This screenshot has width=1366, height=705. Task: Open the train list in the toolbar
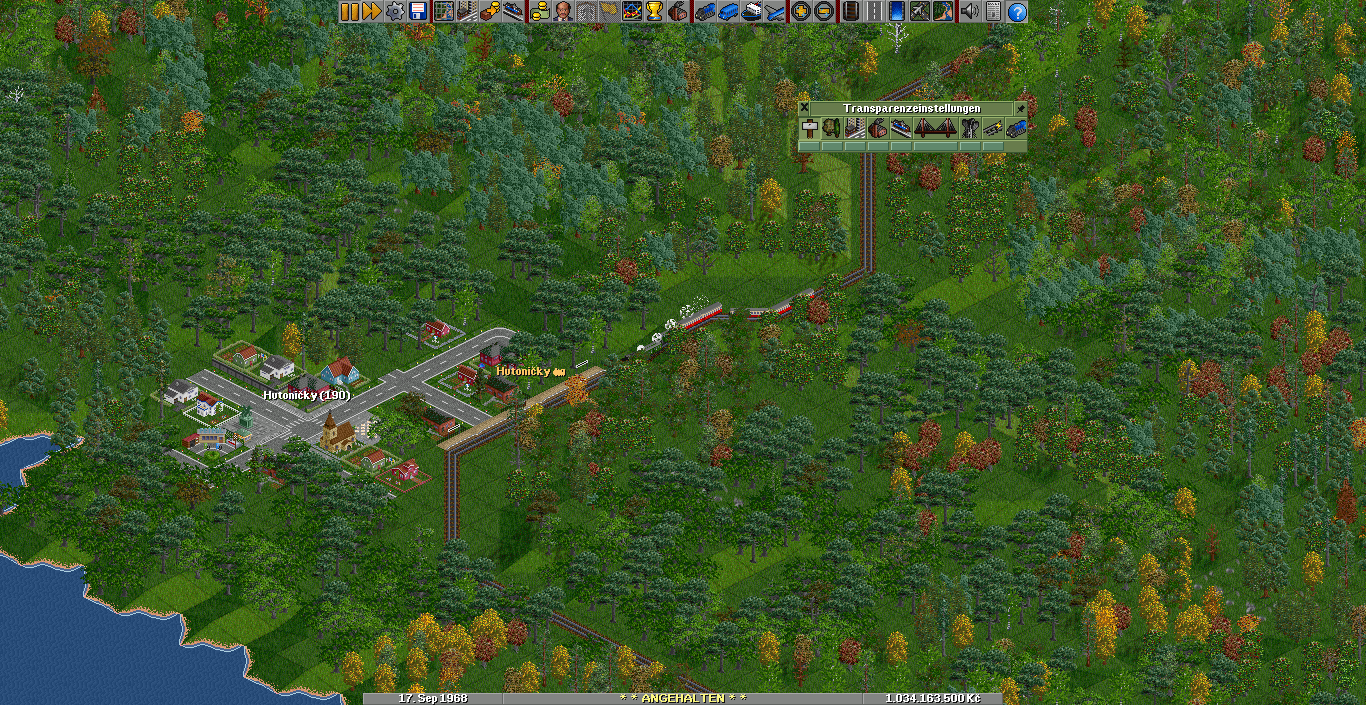[x=705, y=12]
